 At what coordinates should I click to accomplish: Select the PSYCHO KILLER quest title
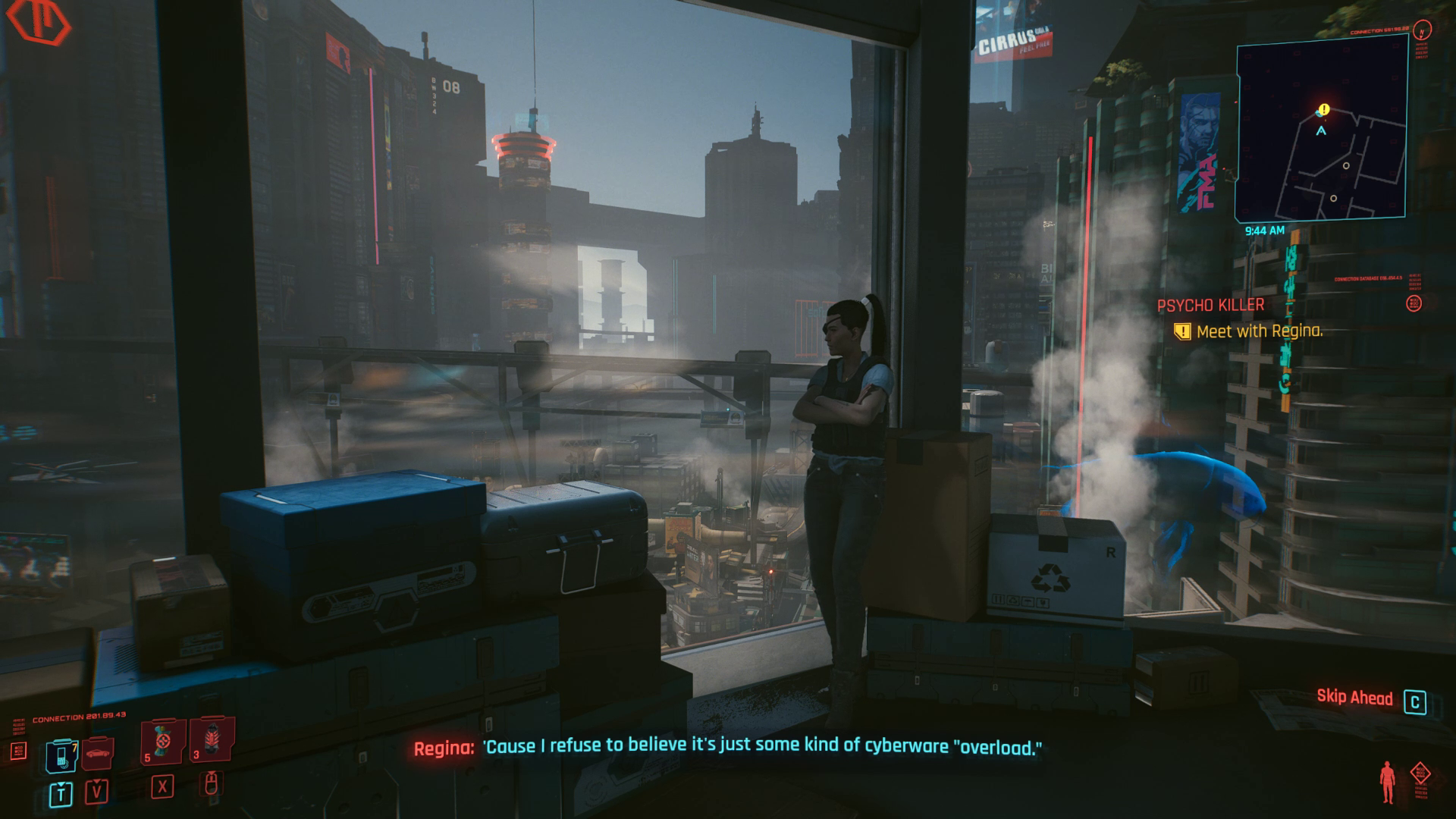tap(1212, 305)
